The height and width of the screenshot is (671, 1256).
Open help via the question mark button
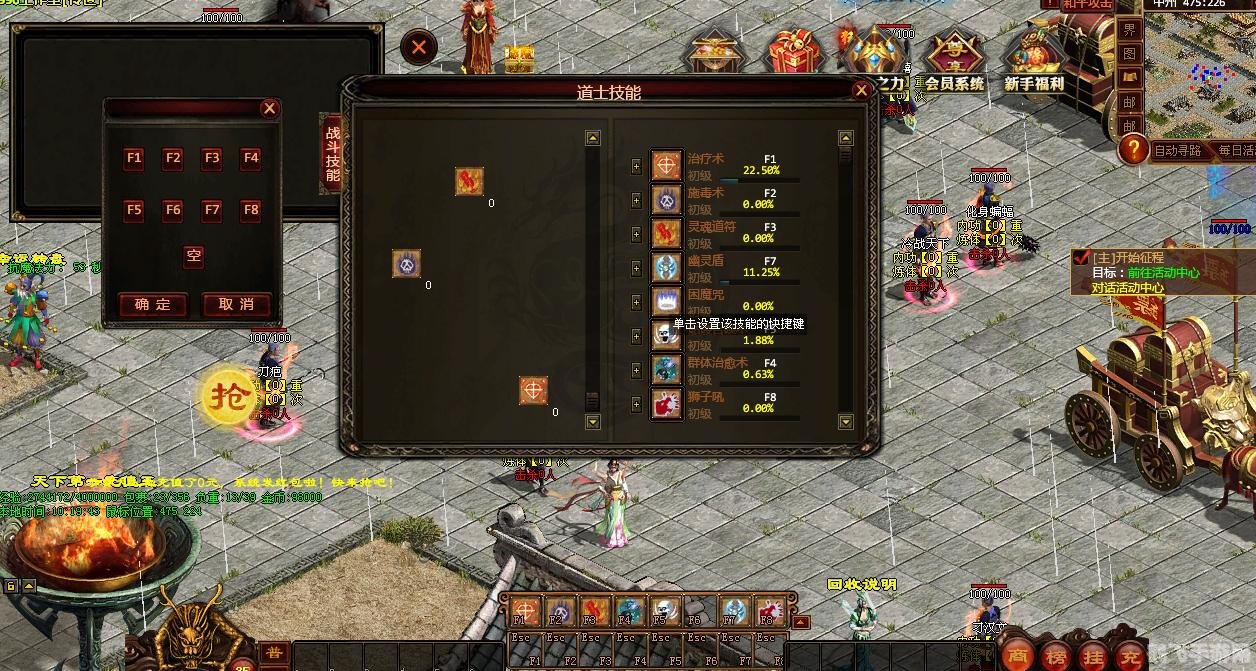pos(1132,150)
